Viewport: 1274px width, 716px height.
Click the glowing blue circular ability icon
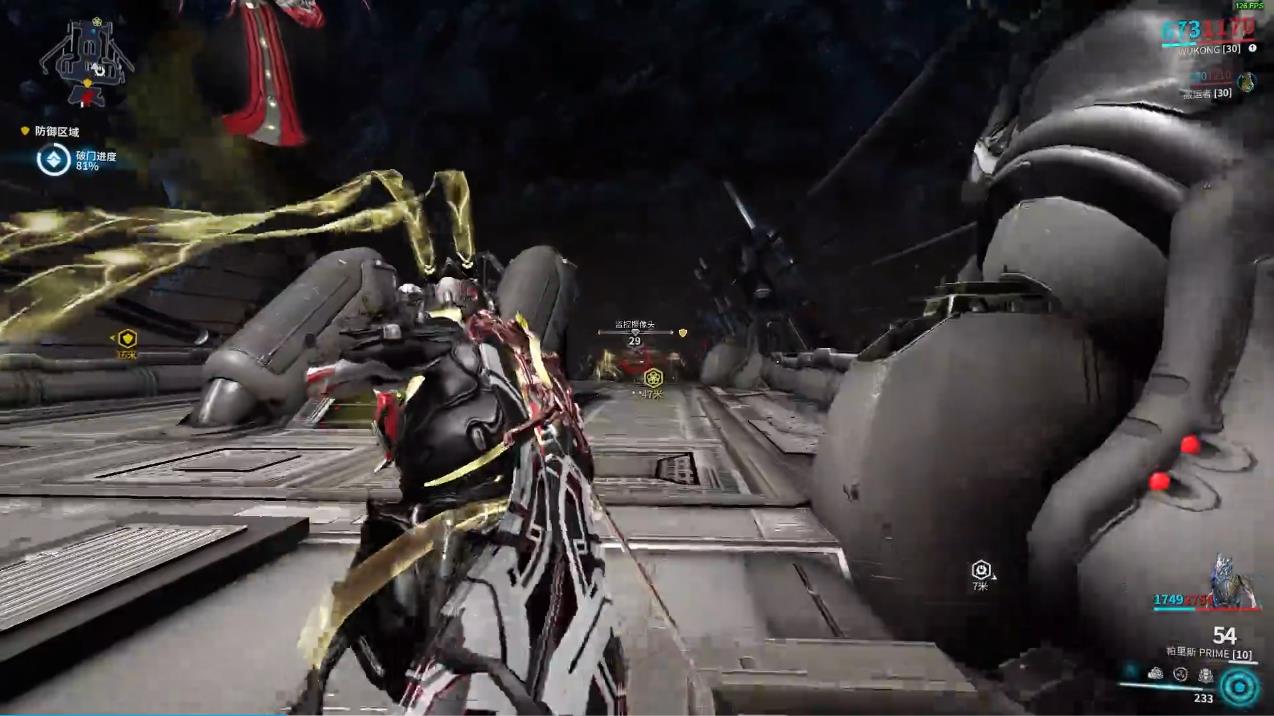click(x=1239, y=687)
